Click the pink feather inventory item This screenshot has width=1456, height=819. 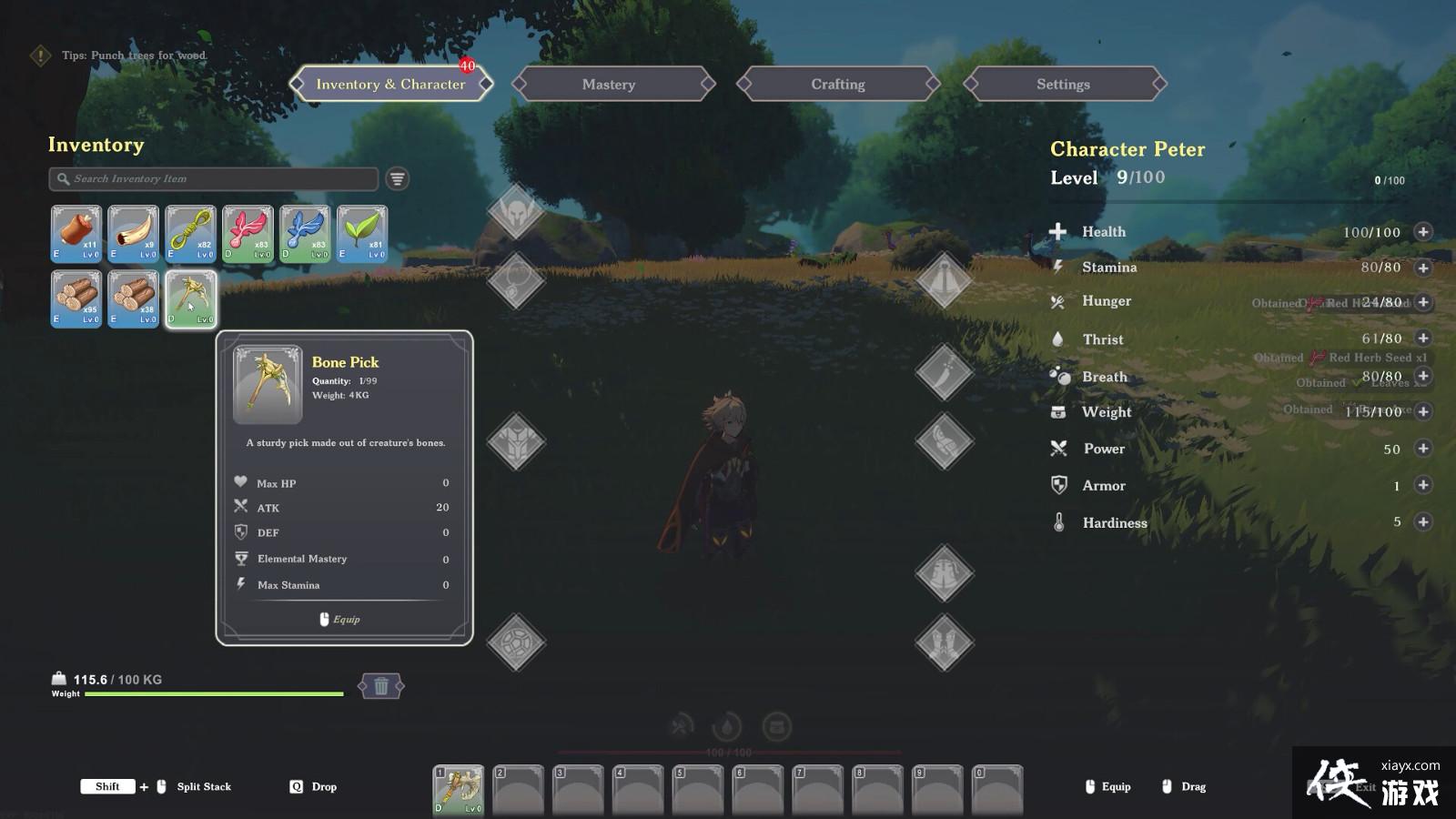click(x=248, y=234)
